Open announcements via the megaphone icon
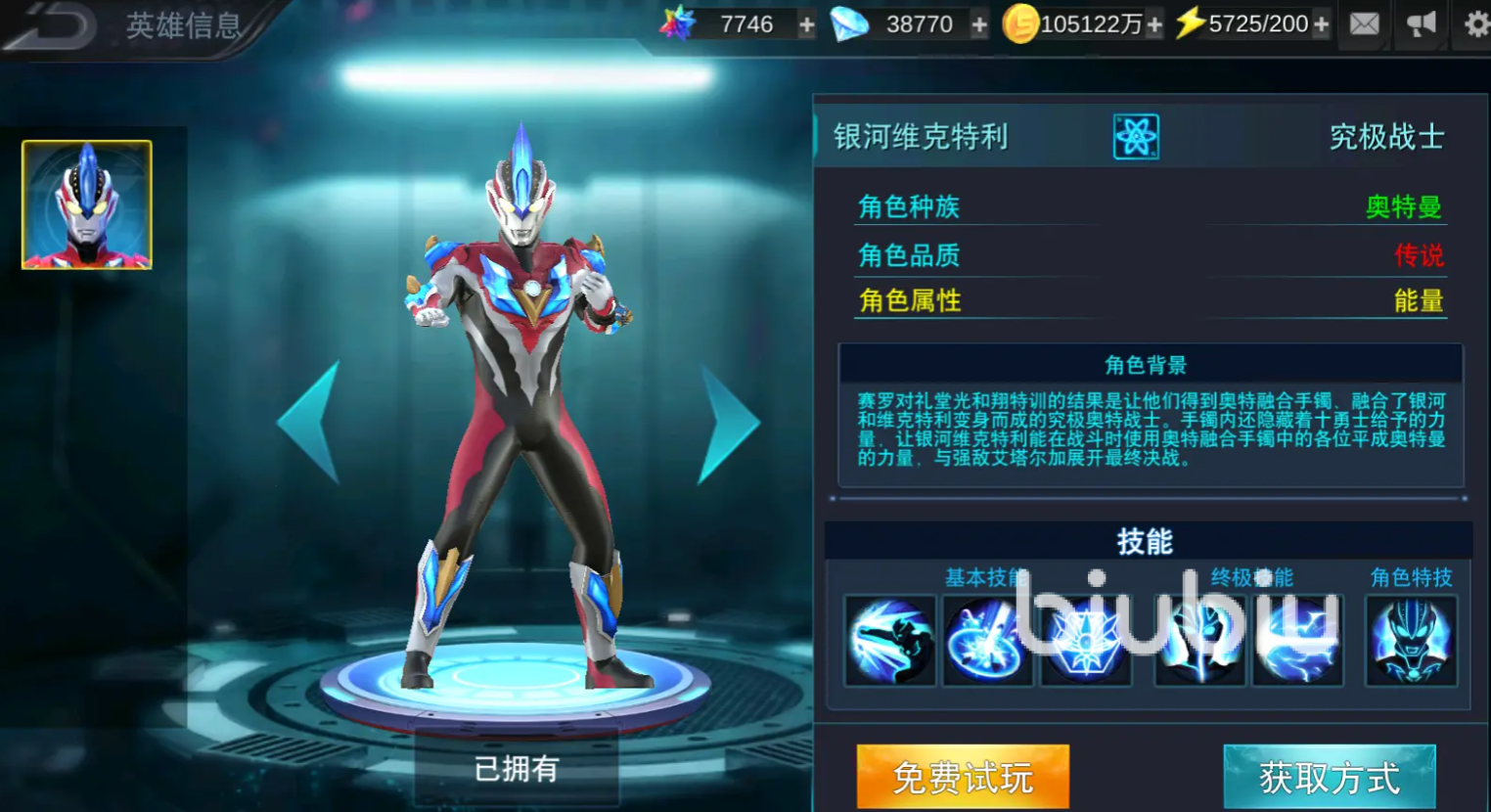1491x812 pixels. [1420, 23]
